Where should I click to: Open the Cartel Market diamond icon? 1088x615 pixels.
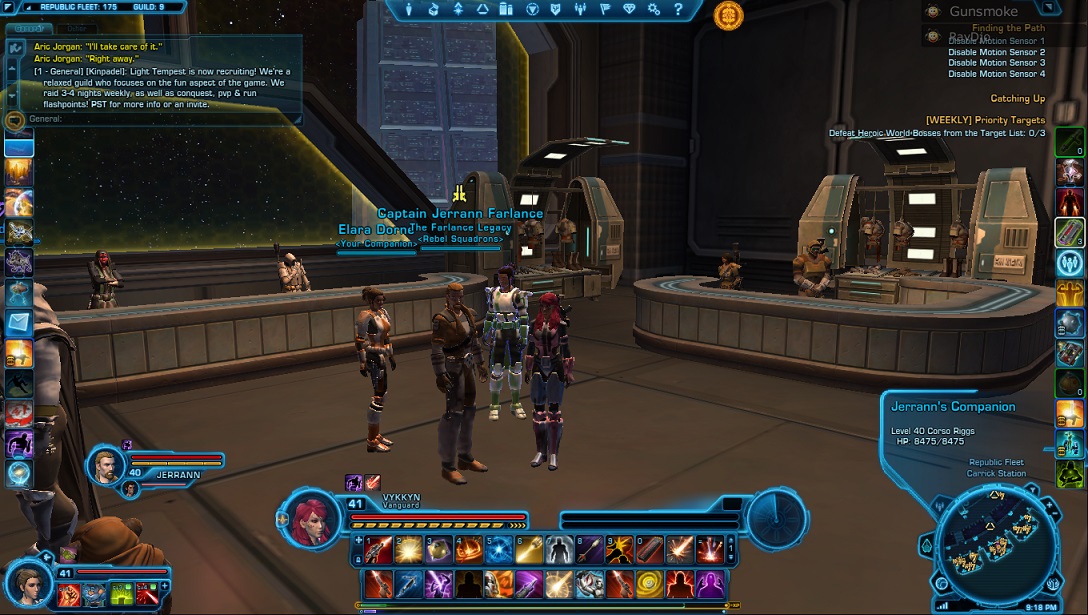[629, 9]
